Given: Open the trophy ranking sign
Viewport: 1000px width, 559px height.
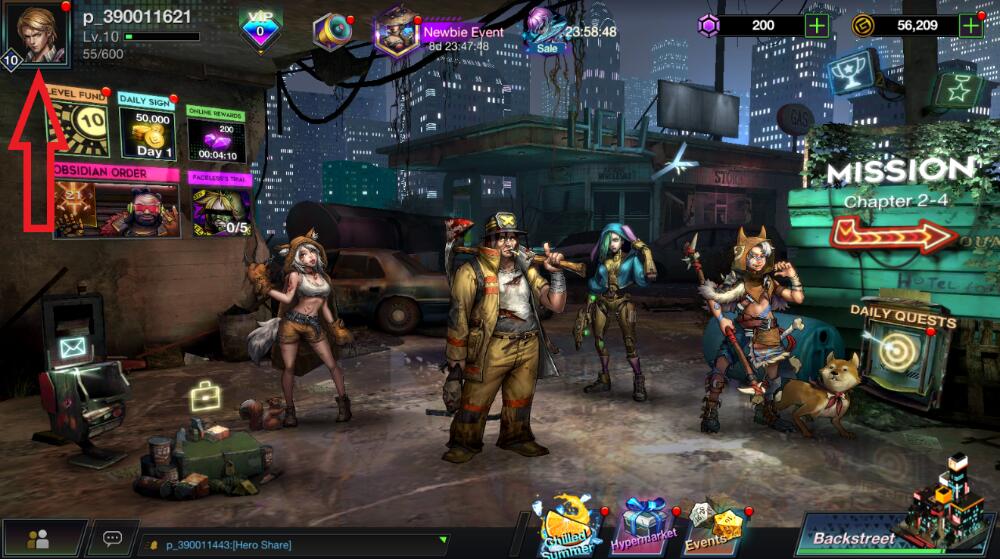Looking at the screenshot, I should (x=854, y=74).
